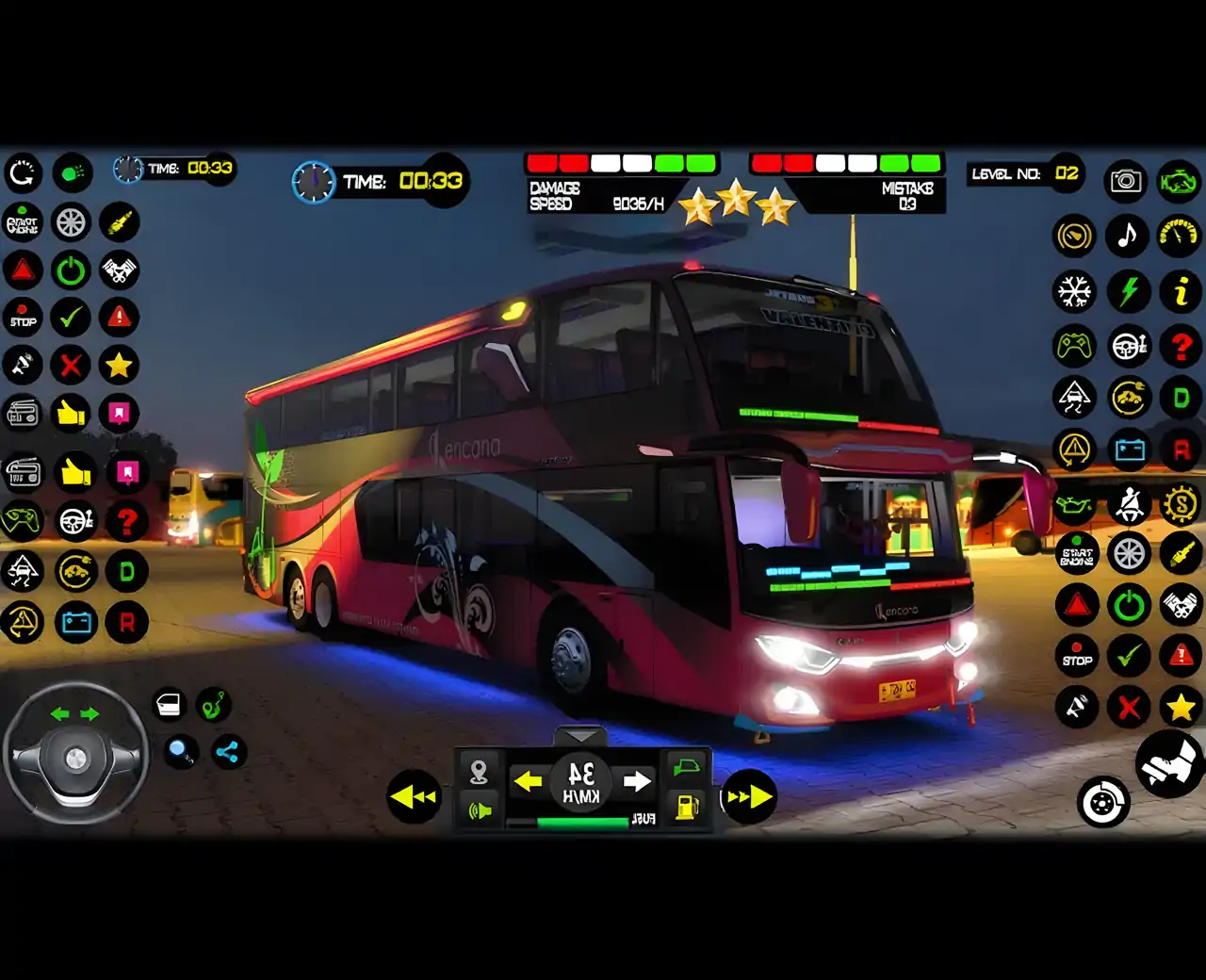Viewport: 1206px width, 980px height.
Task: Click the magnifying glass icon
Action: click(179, 751)
